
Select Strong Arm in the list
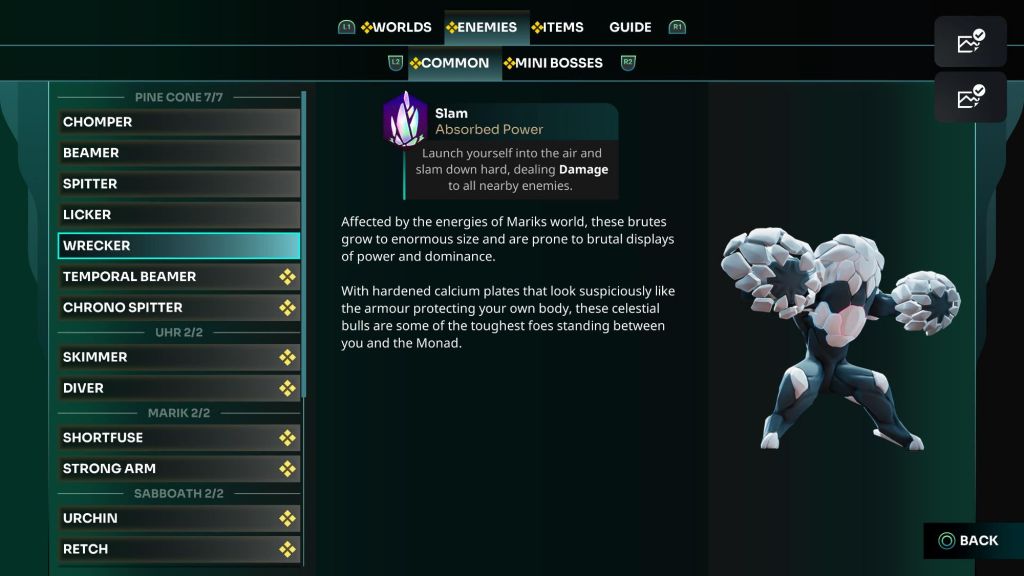(x=179, y=469)
